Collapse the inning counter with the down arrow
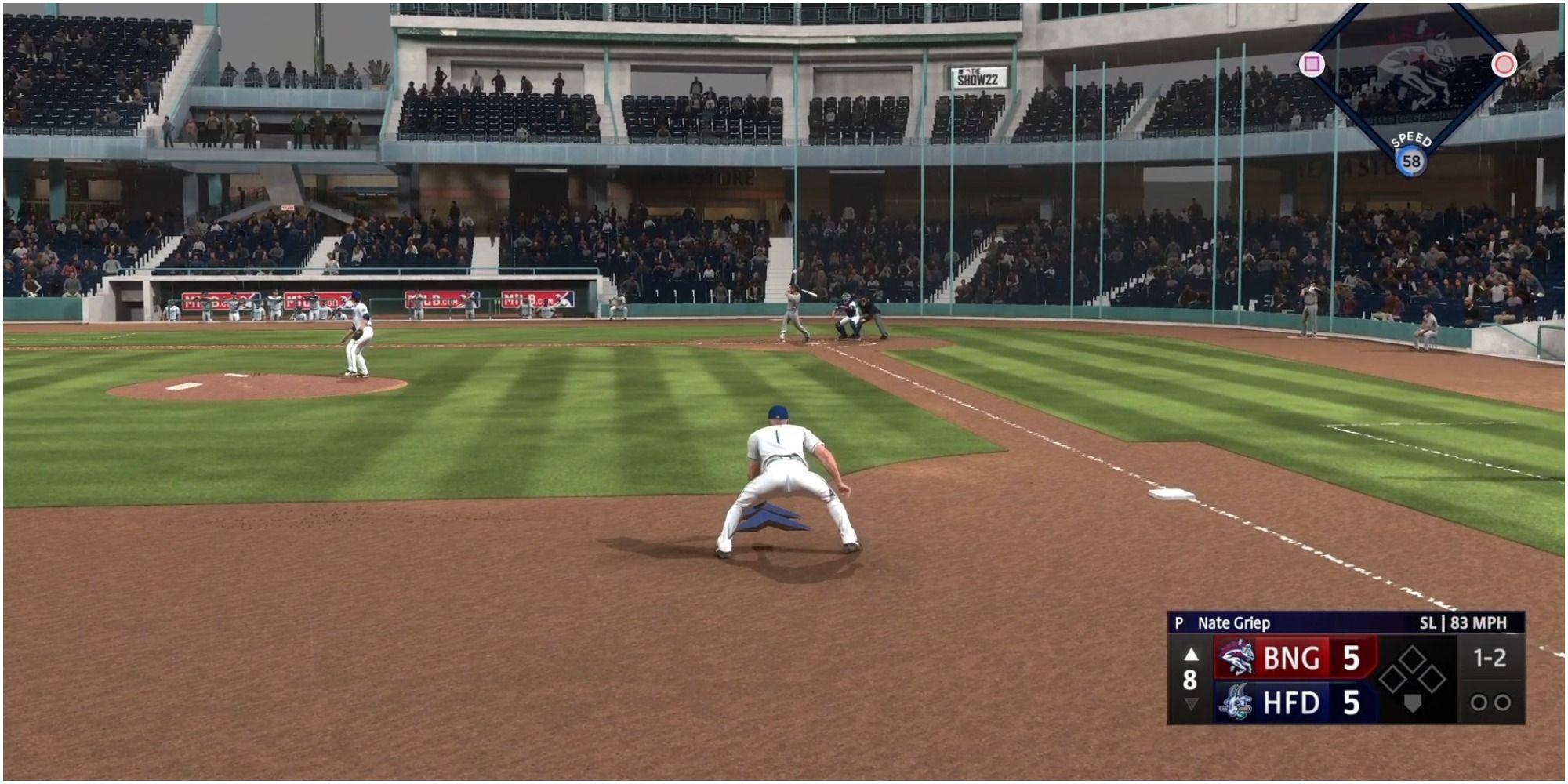The image size is (1568, 784). point(1190,703)
